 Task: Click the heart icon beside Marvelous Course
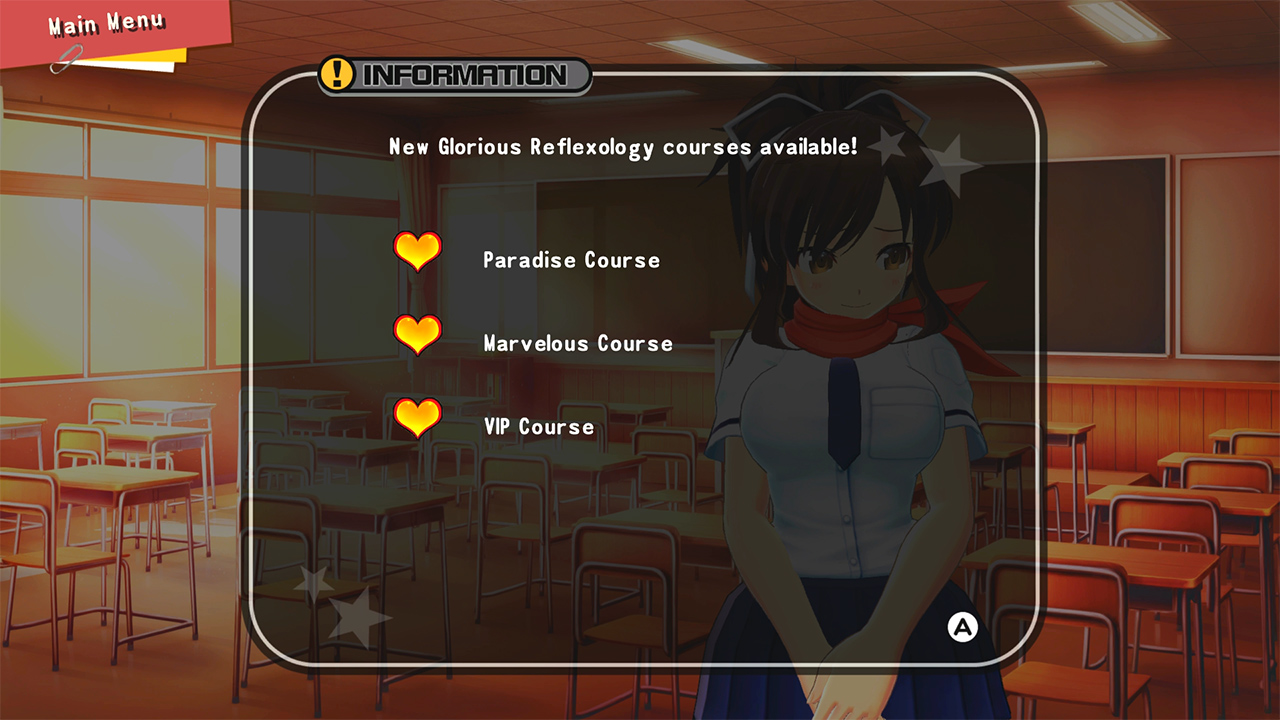tap(418, 336)
